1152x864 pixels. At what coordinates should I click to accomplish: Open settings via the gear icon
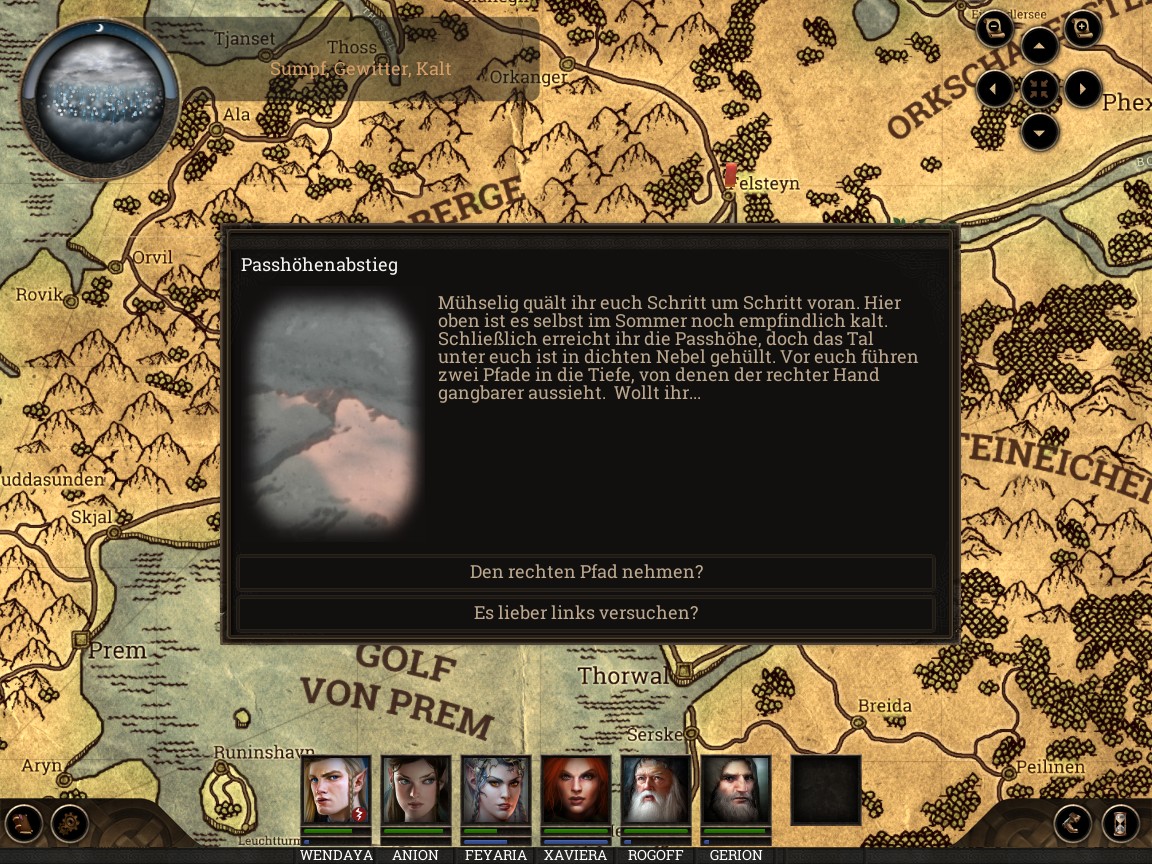70,824
